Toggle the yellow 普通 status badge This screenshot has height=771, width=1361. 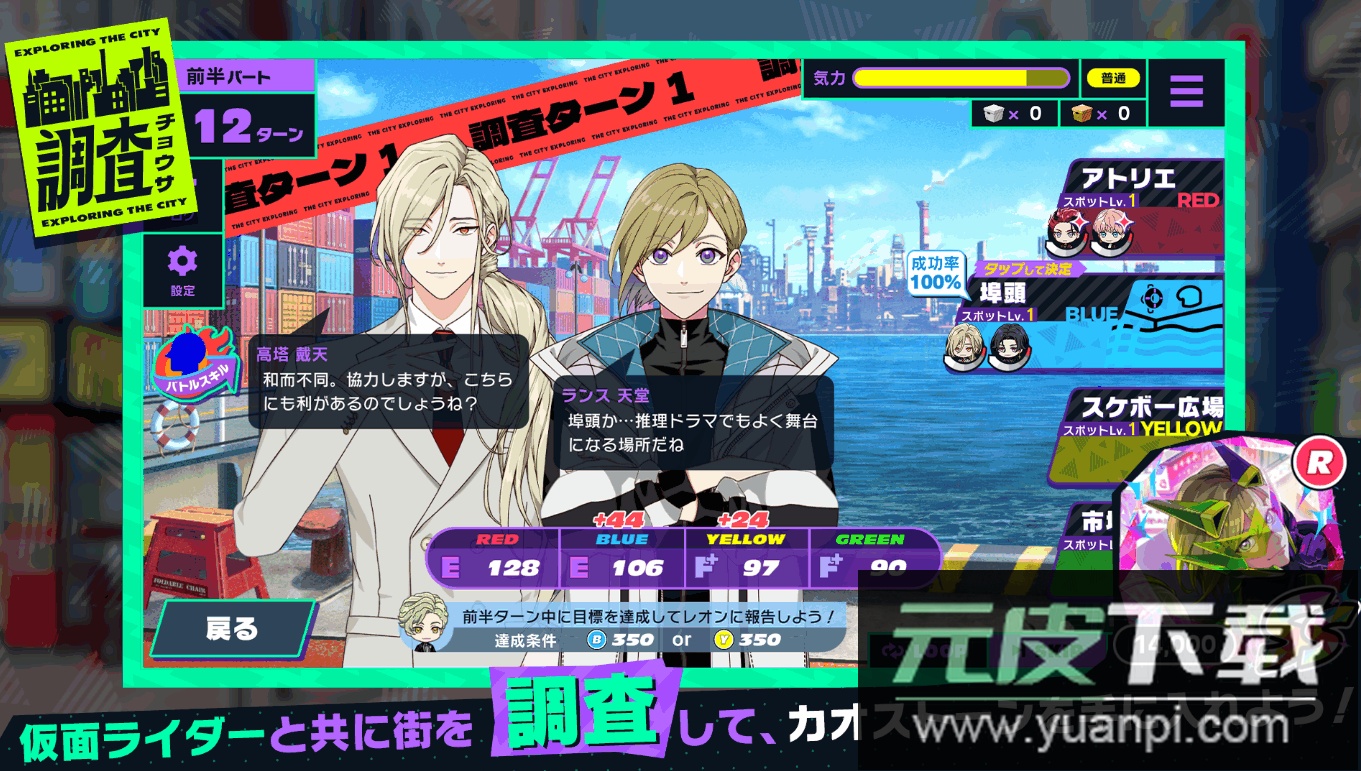coord(1112,77)
